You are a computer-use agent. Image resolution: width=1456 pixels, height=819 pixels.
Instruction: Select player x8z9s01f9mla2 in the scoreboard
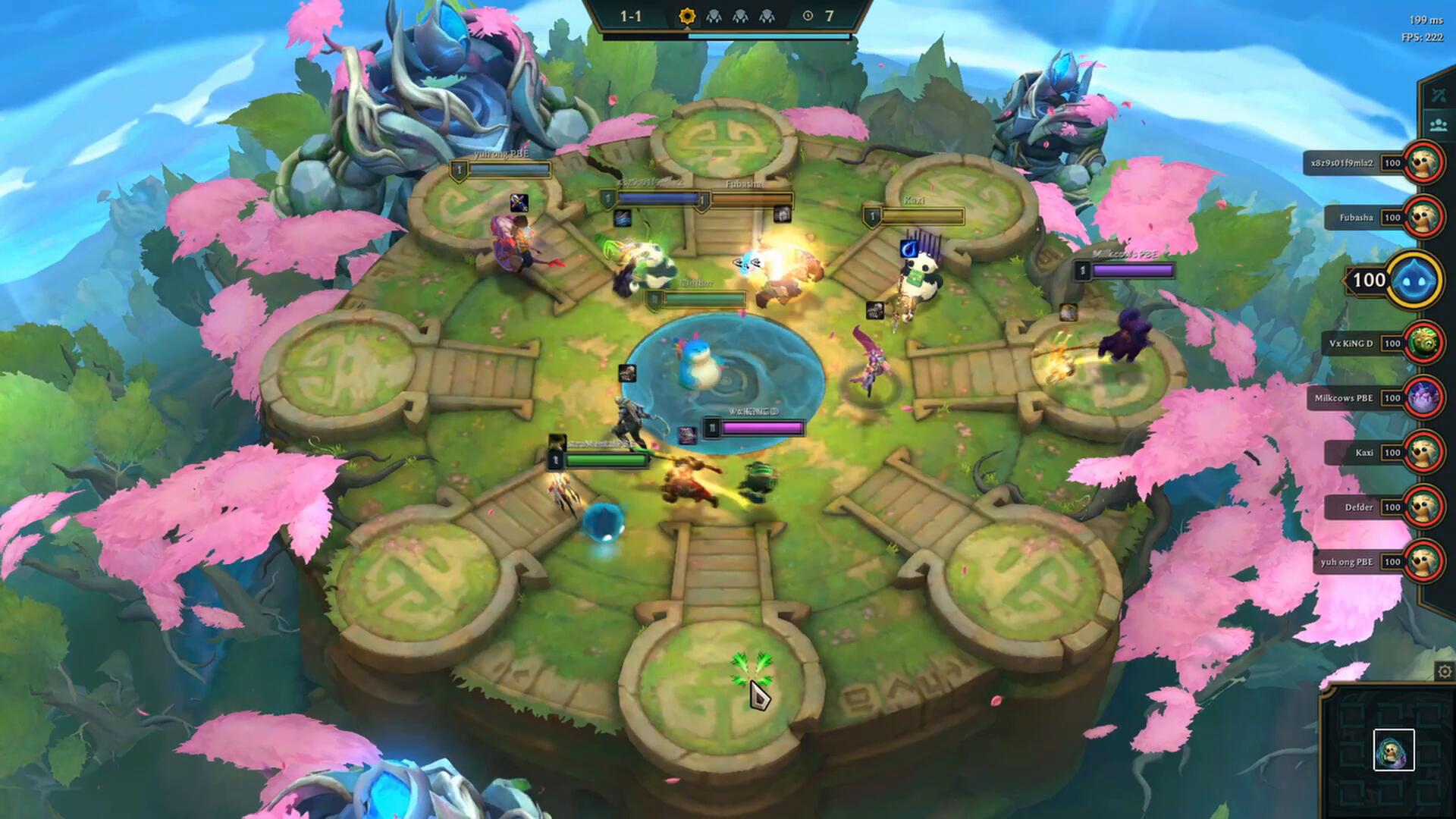[x=1422, y=163]
